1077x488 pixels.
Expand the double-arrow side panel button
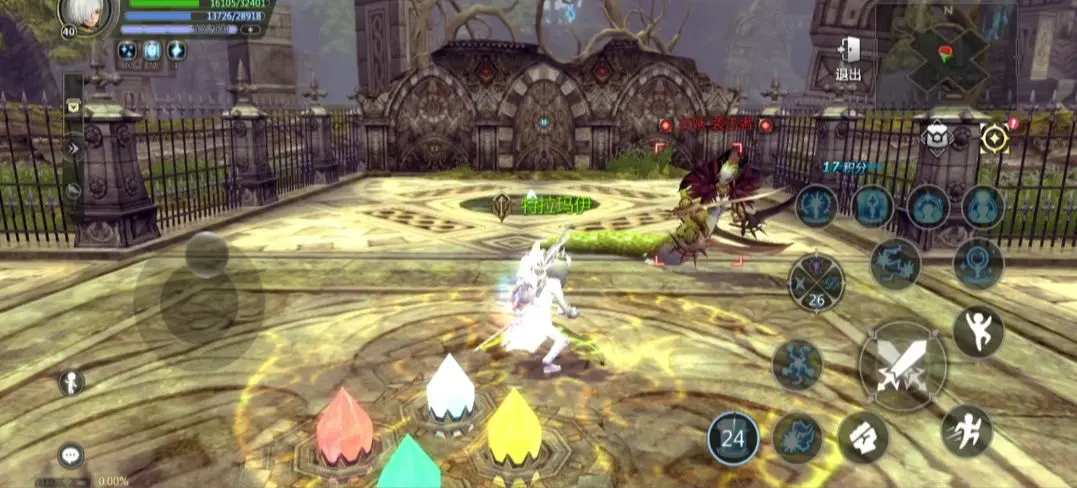[x=73, y=148]
